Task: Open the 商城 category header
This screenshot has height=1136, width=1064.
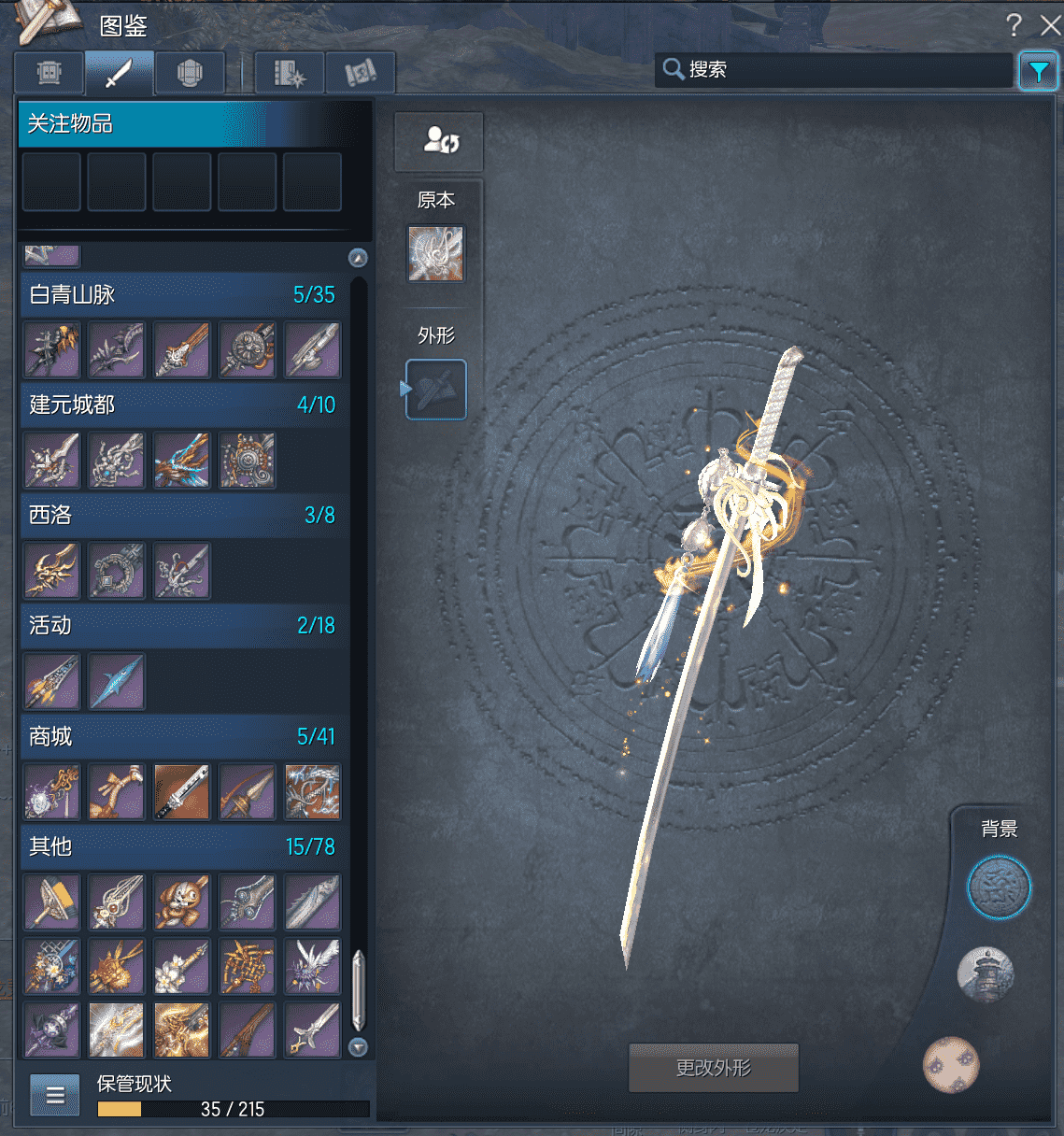Action: pos(182,737)
